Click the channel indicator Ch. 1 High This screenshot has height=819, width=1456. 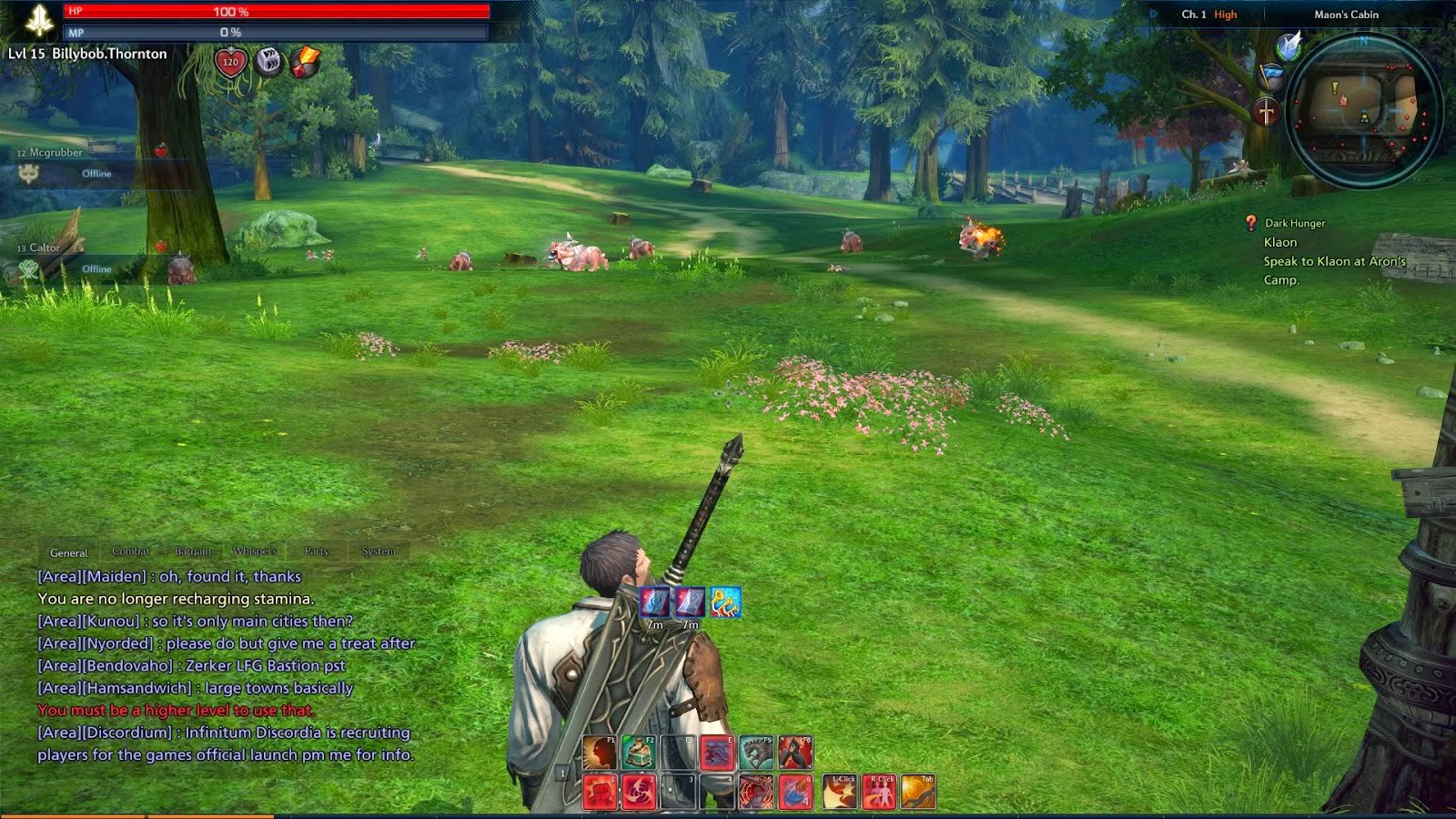(x=1208, y=15)
